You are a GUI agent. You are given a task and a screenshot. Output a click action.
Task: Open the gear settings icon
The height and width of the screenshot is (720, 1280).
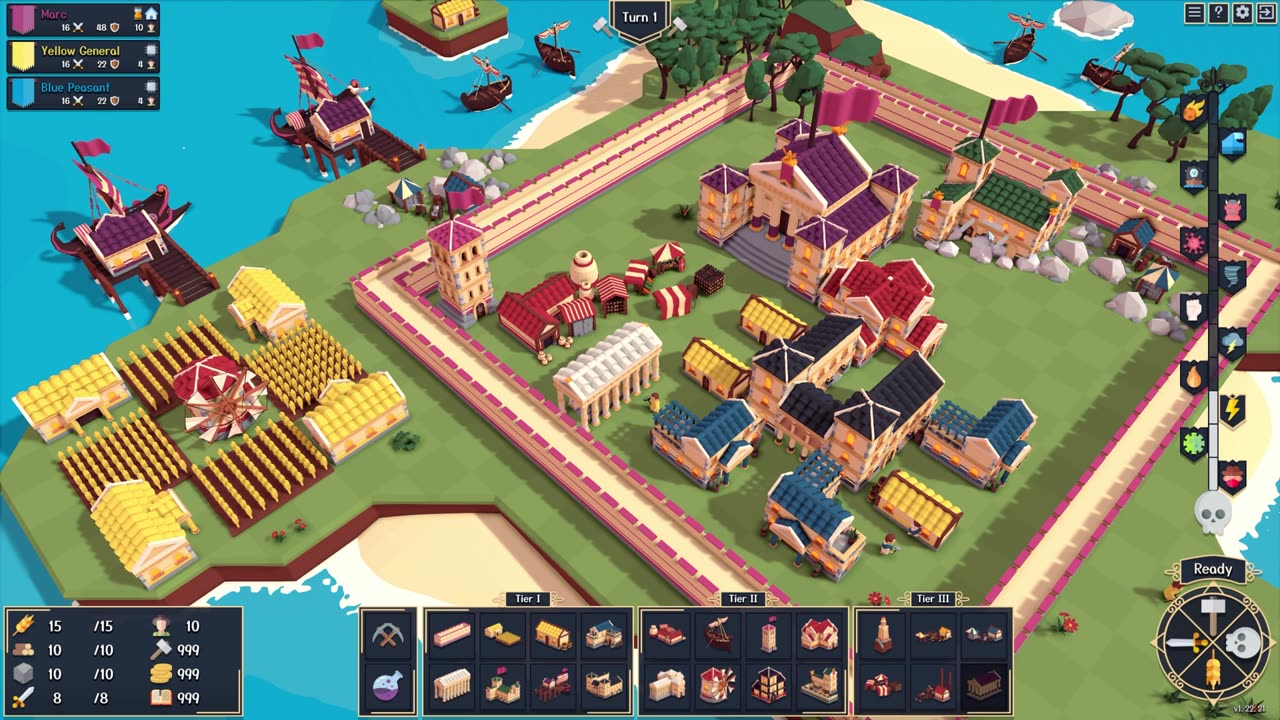click(1242, 13)
